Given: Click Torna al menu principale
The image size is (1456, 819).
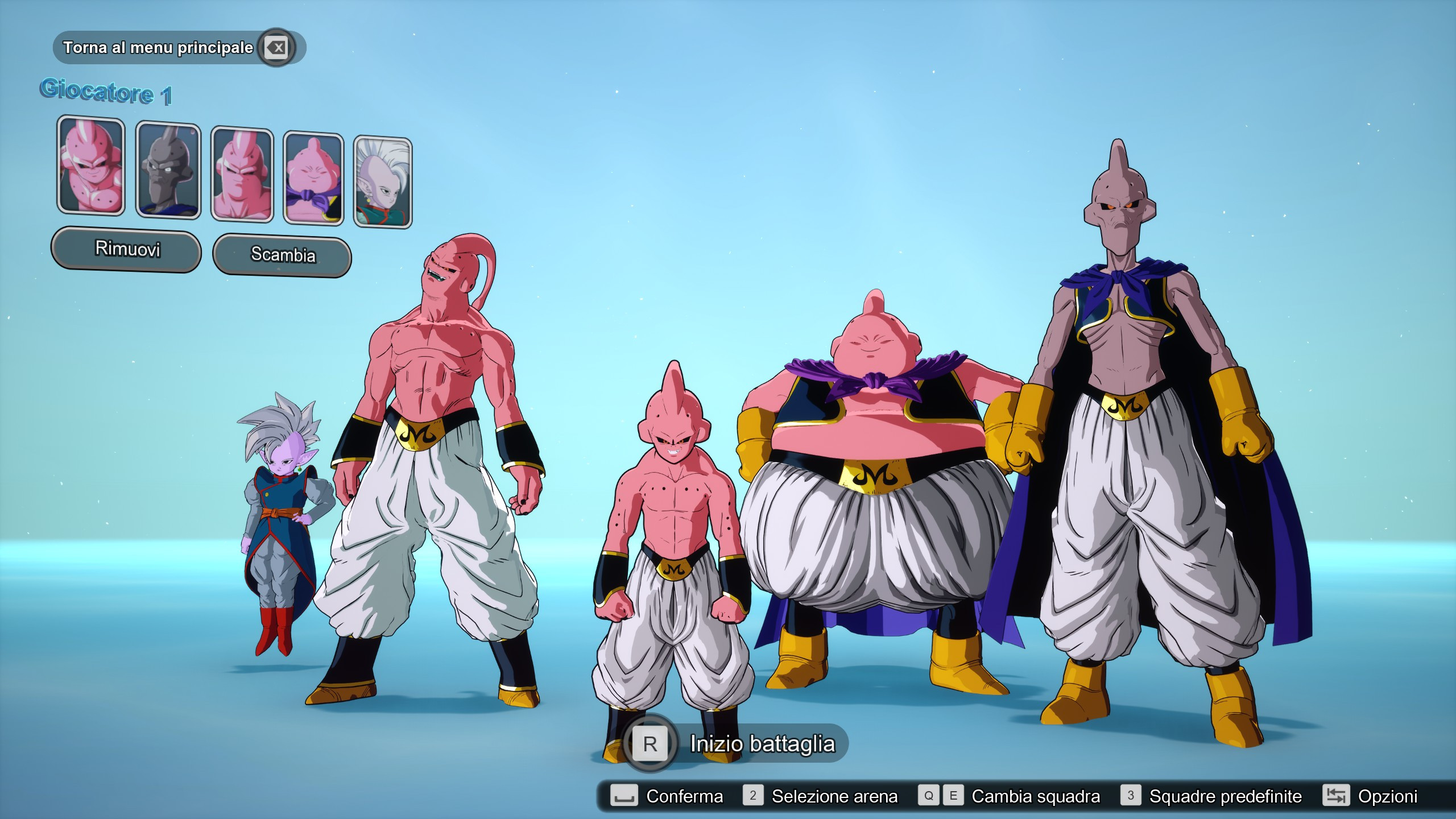Looking at the screenshot, I should pyautogui.click(x=158, y=48).
